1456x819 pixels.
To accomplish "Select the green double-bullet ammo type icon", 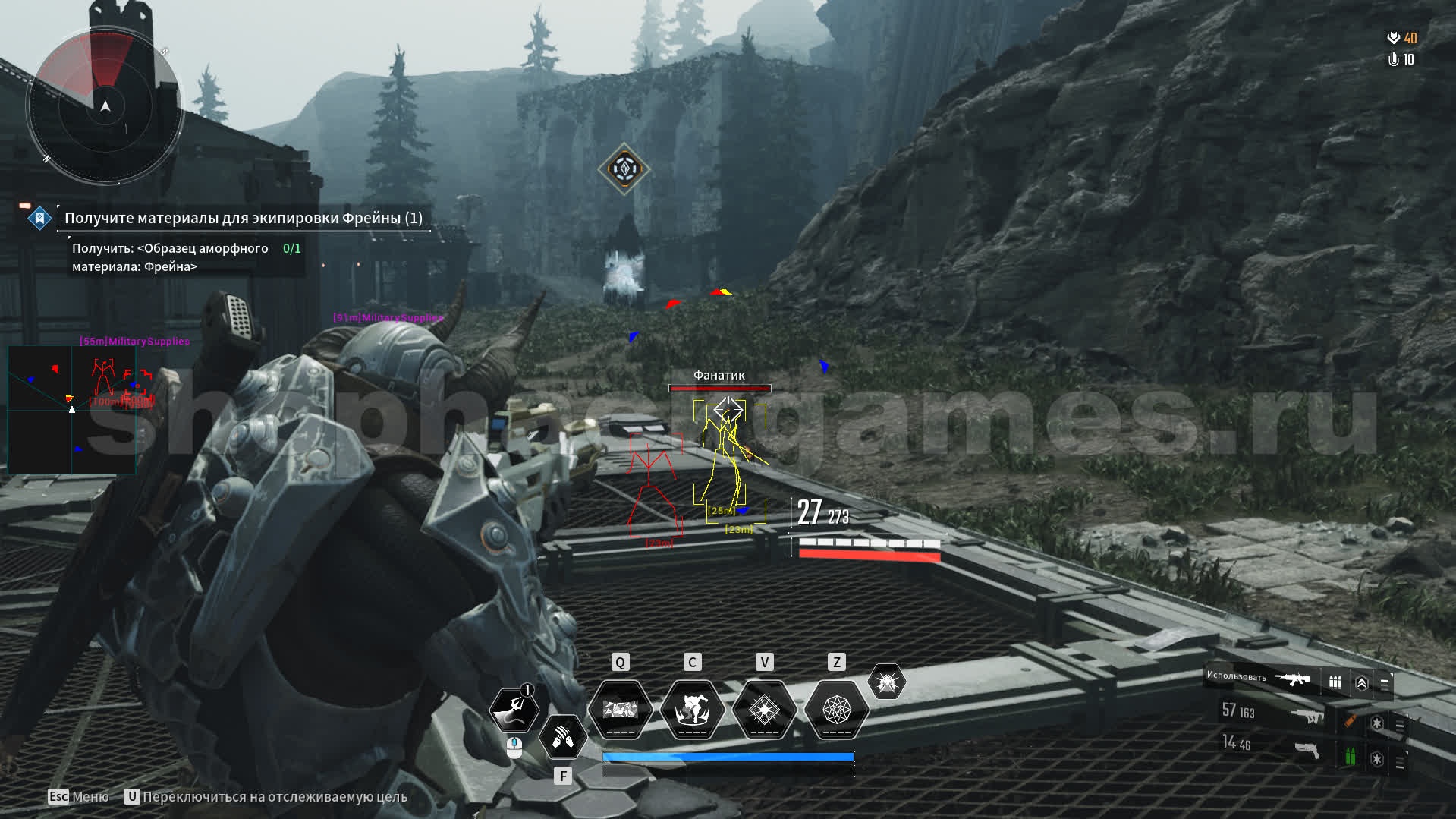I will point(1351,756).
